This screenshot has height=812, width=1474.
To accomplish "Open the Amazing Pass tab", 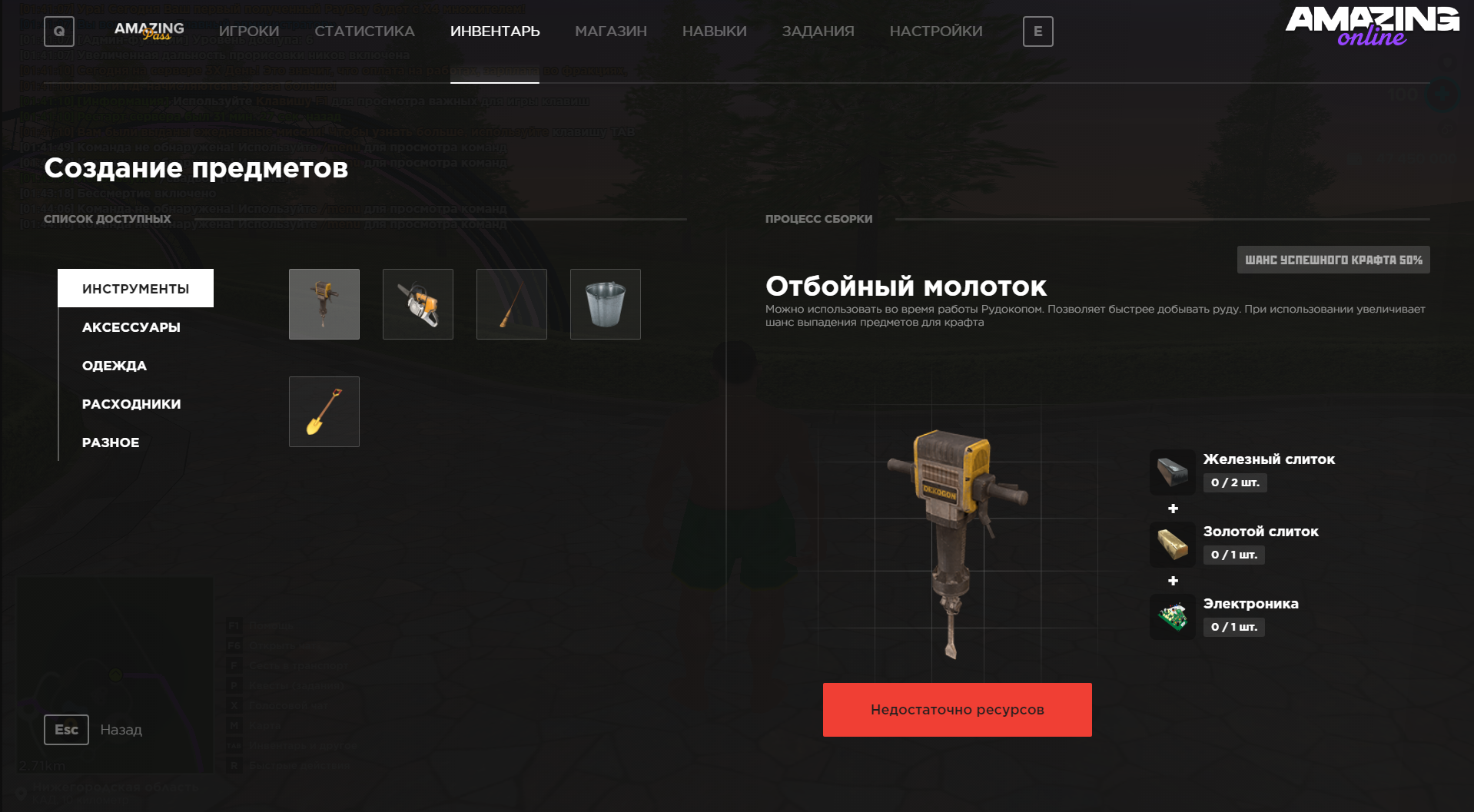I will pos(149,31).
